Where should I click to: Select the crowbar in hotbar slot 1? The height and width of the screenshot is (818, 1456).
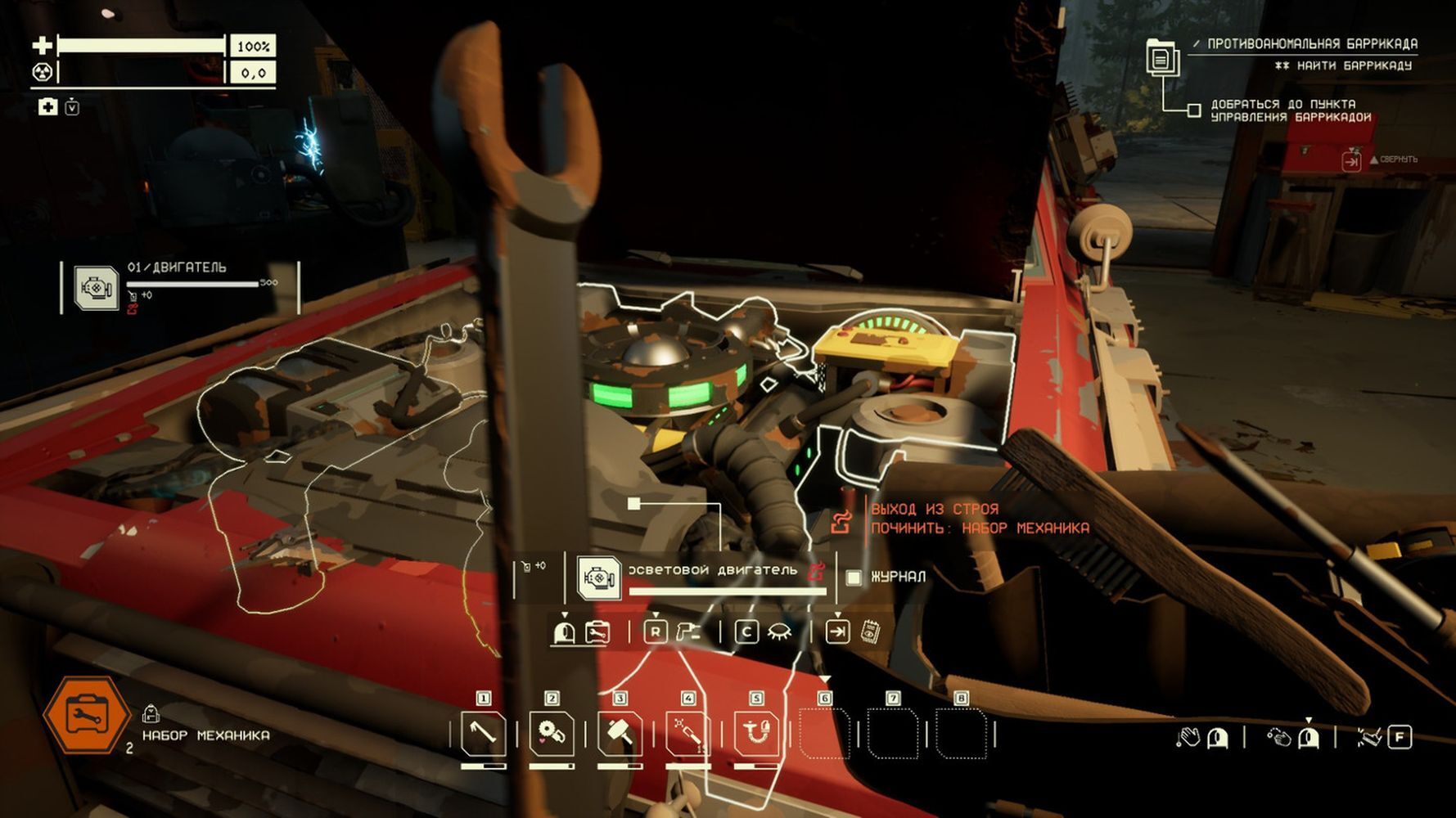483,734
